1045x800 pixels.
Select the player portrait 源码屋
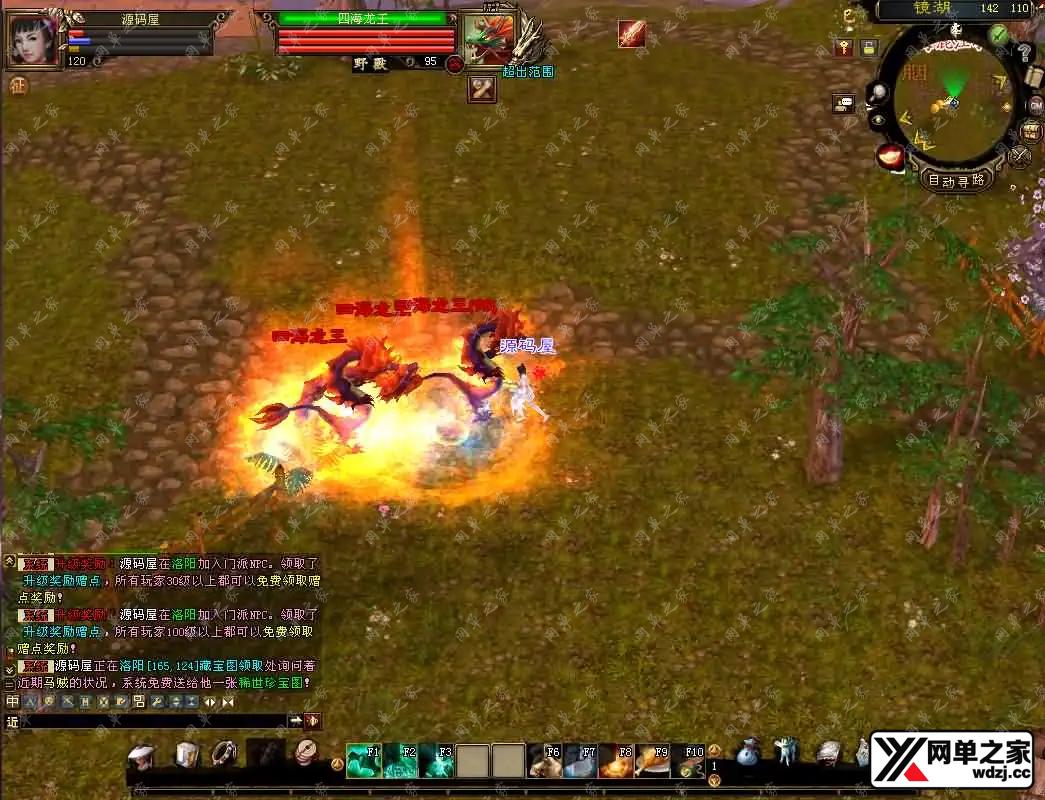31,40
